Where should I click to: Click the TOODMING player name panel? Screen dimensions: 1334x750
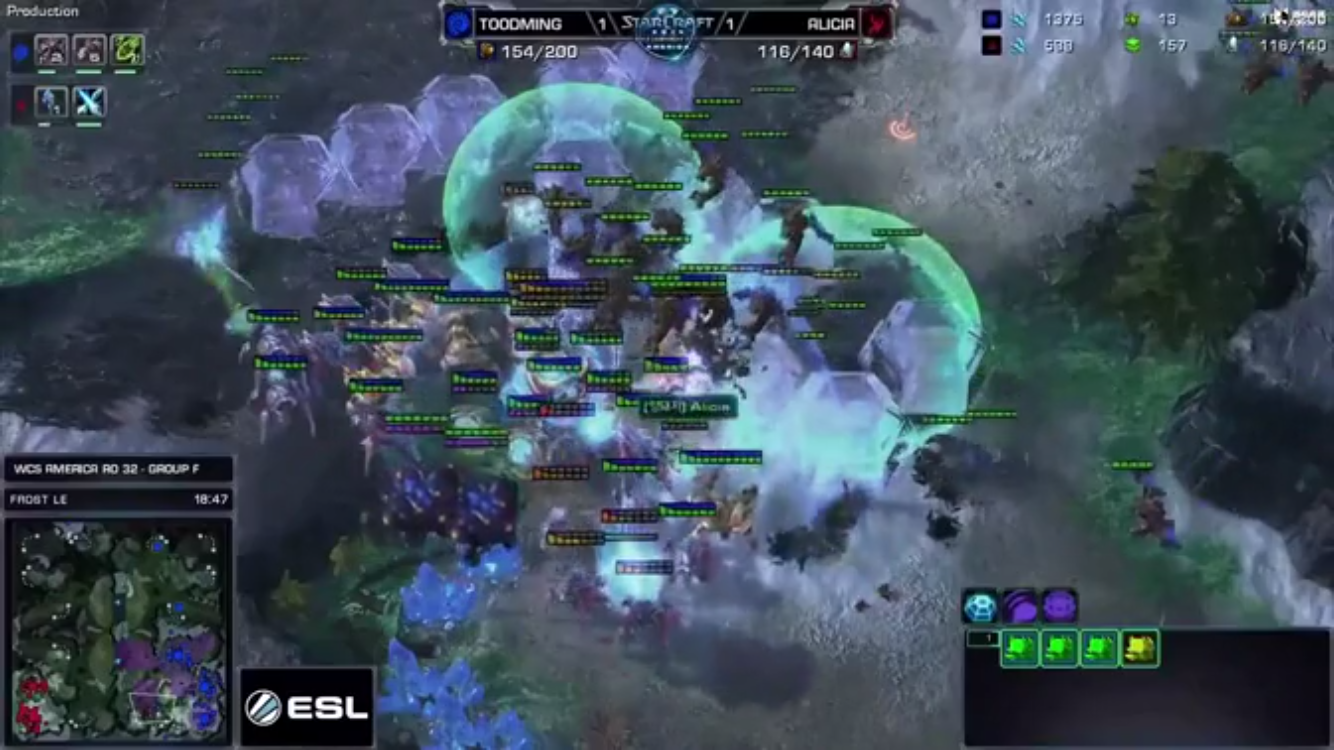(x=520, y=24)
